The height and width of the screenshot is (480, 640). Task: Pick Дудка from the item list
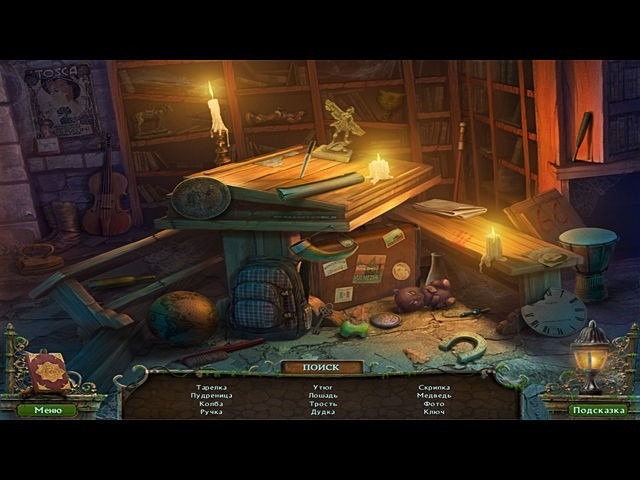(322, 411)
